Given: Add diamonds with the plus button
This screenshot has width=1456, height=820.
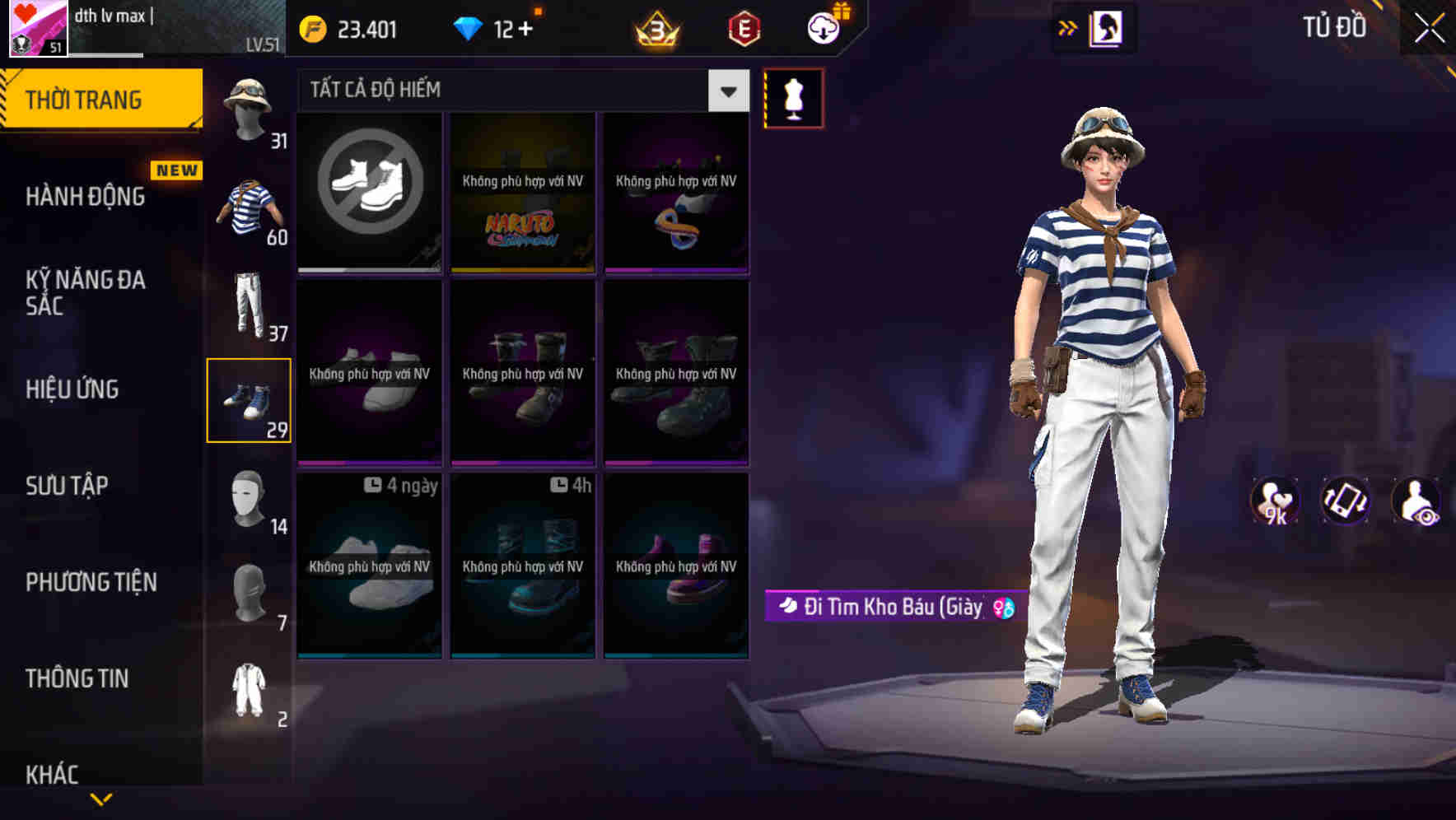Looking at the screenshot, I should 525,30.
